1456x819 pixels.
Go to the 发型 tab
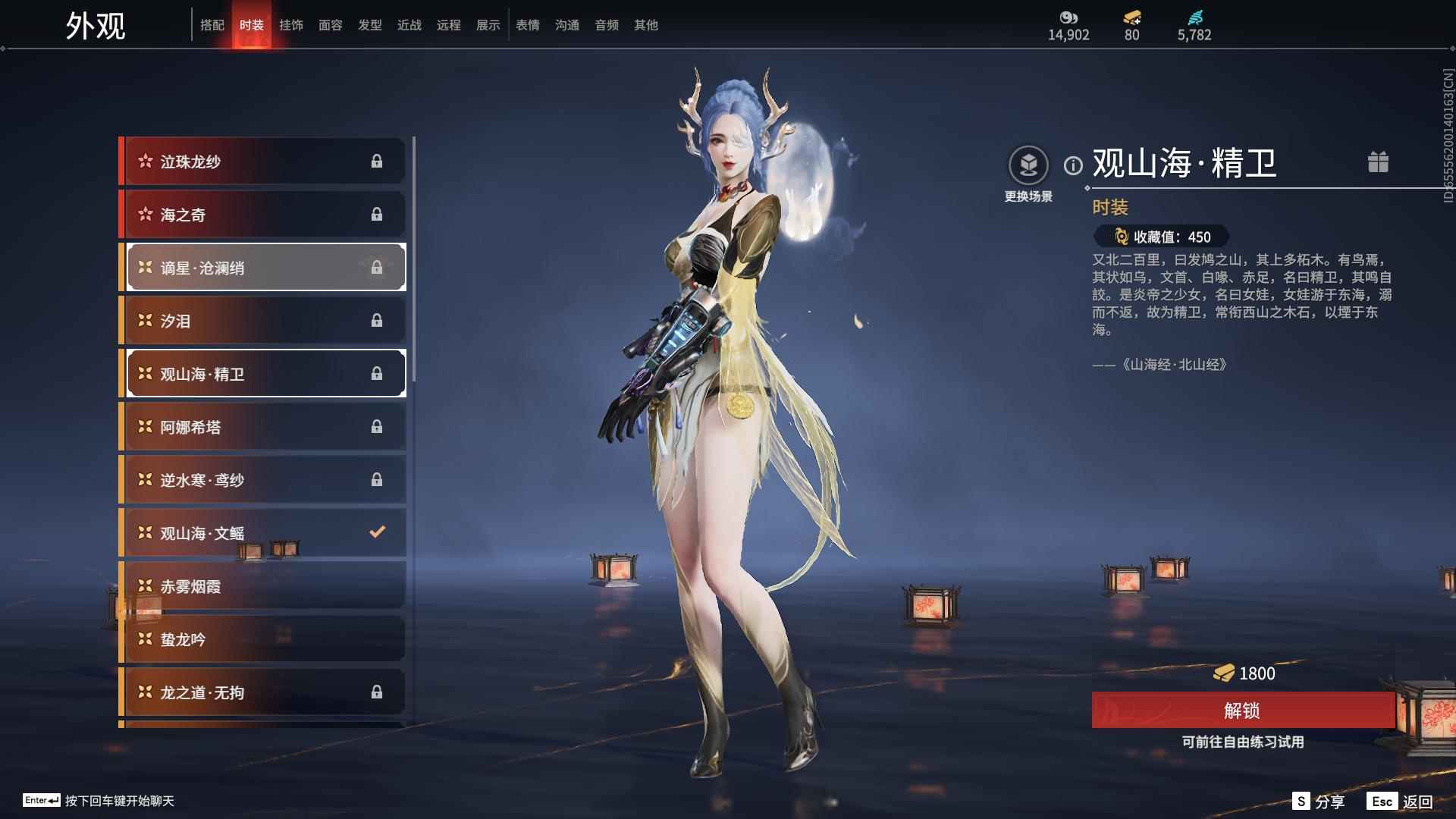tap(370, 25)
